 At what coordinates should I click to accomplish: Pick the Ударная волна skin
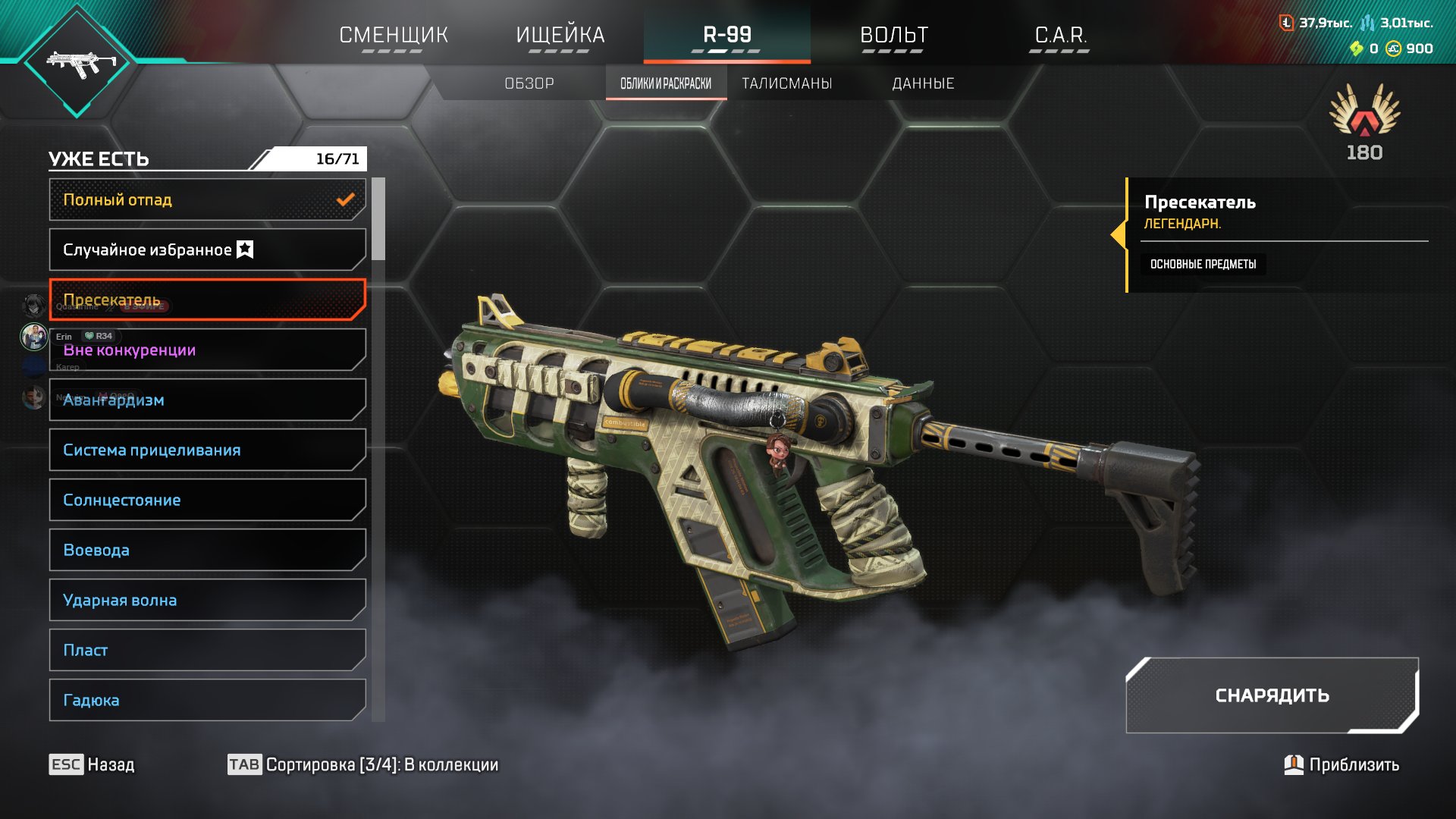tap(207, 600)
